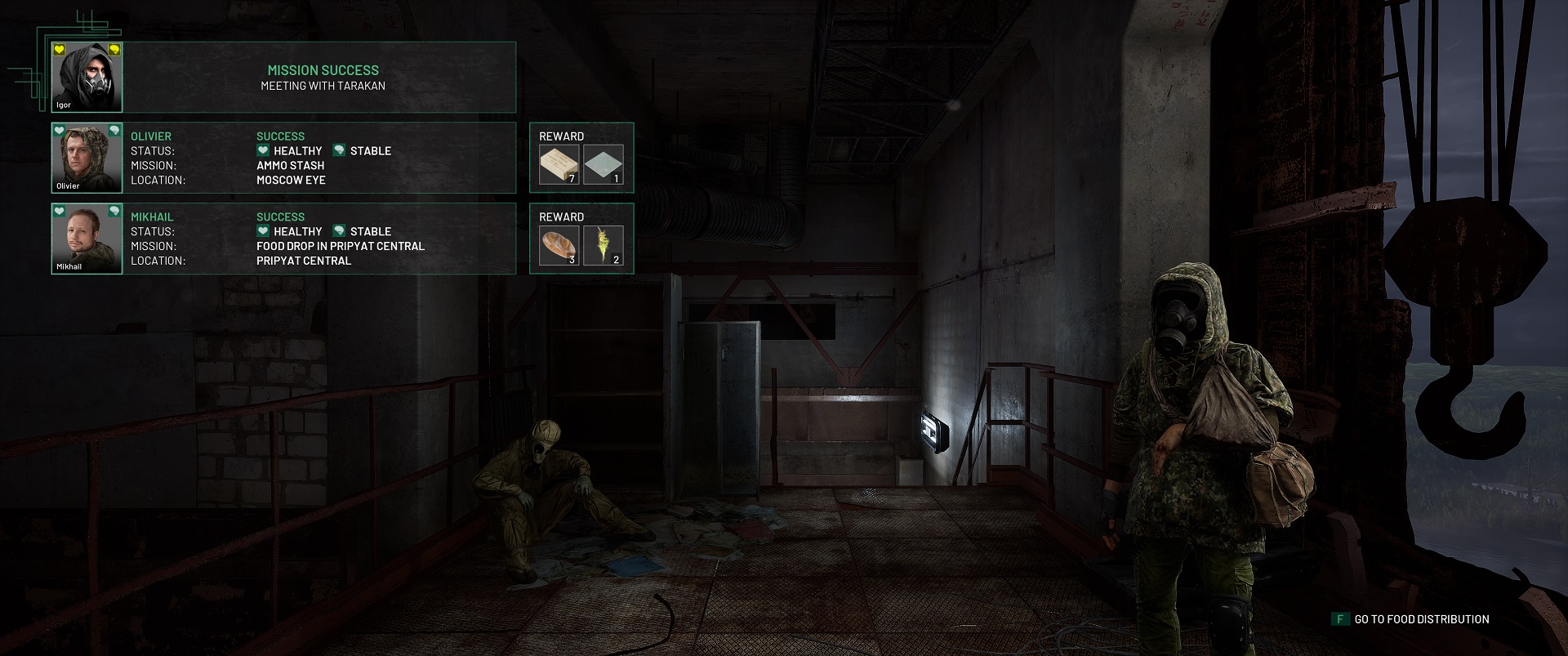Inspect the metal sheet reward slot

(x=604, y=164)
